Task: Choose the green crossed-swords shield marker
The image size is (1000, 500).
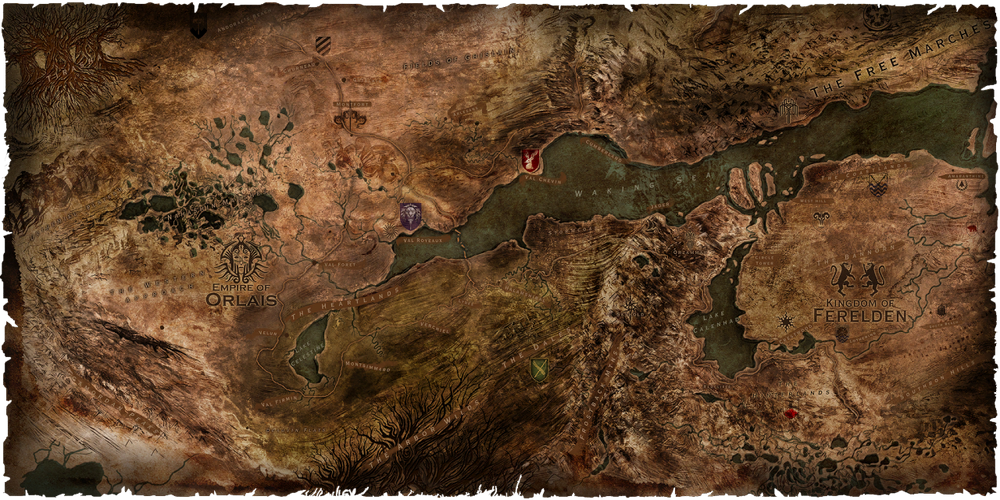Action: 540,370
